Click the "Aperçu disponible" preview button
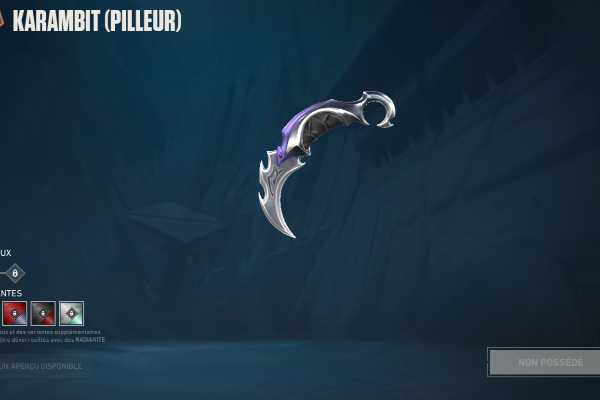600x400 pixels. pyautogui.click(x=44, y=367)
